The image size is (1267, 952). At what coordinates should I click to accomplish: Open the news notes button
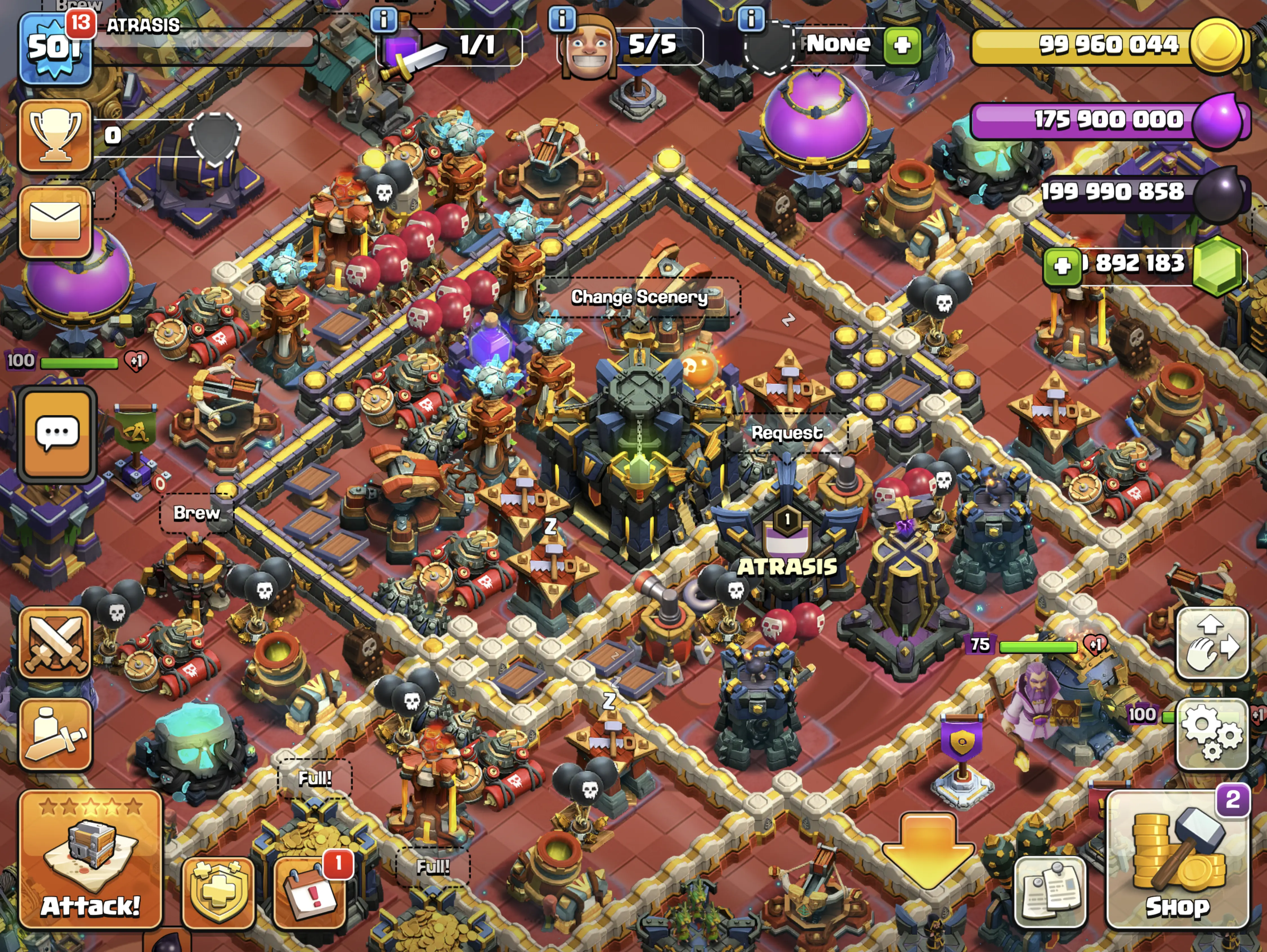1050,892
